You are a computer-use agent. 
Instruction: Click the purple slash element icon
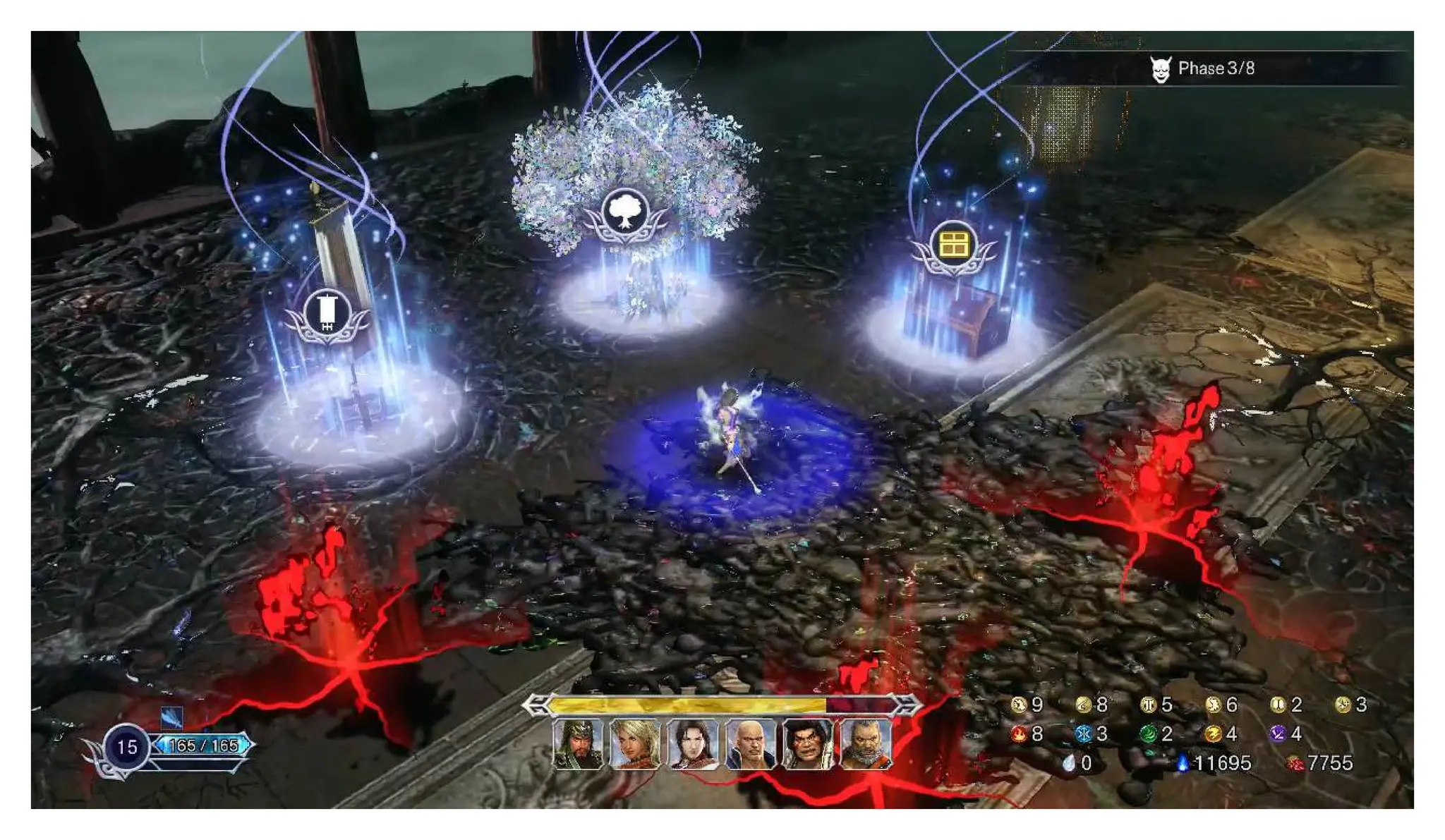pos(1278,734)
